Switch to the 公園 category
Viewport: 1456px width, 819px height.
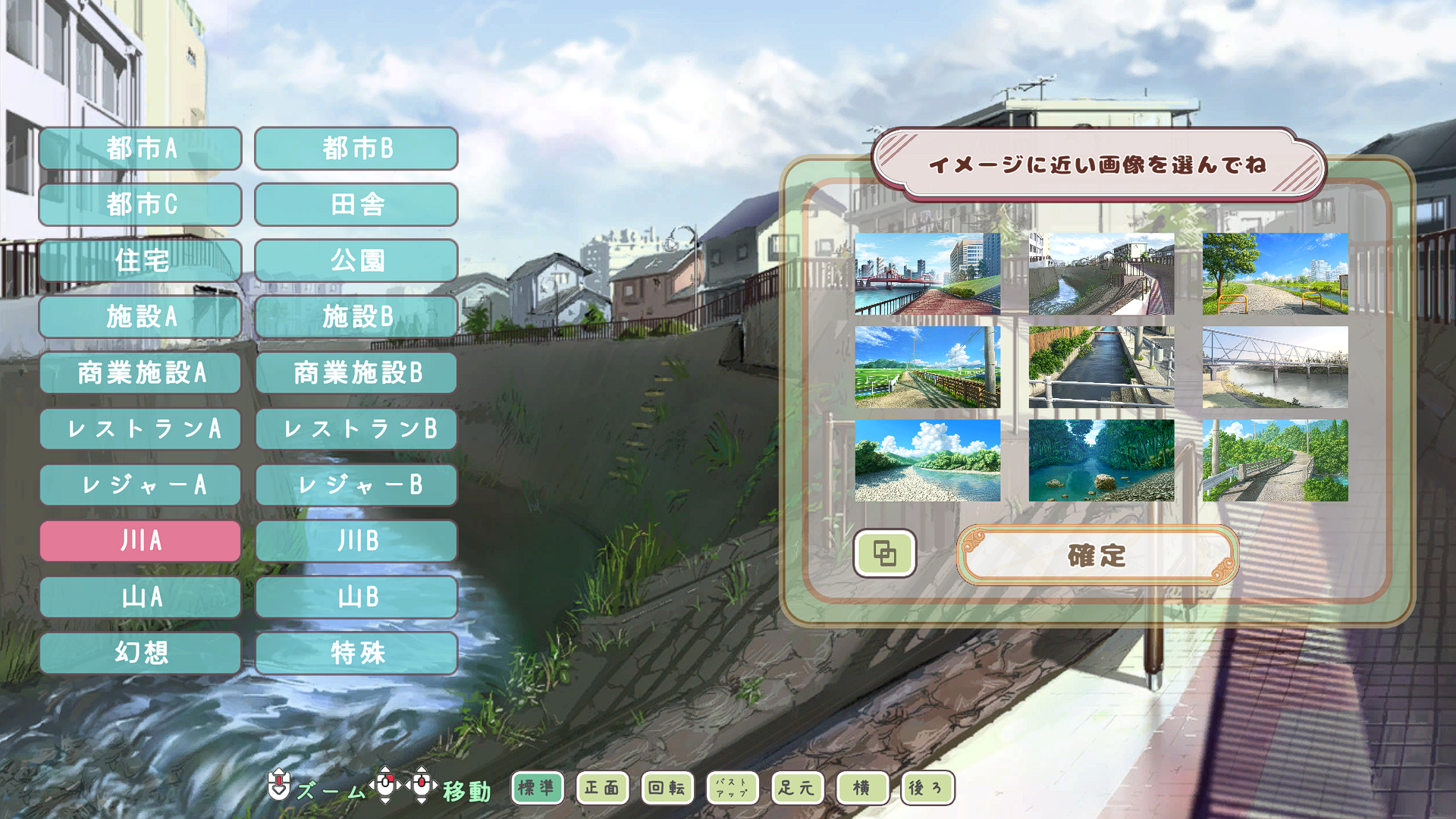tap(356, 261)
